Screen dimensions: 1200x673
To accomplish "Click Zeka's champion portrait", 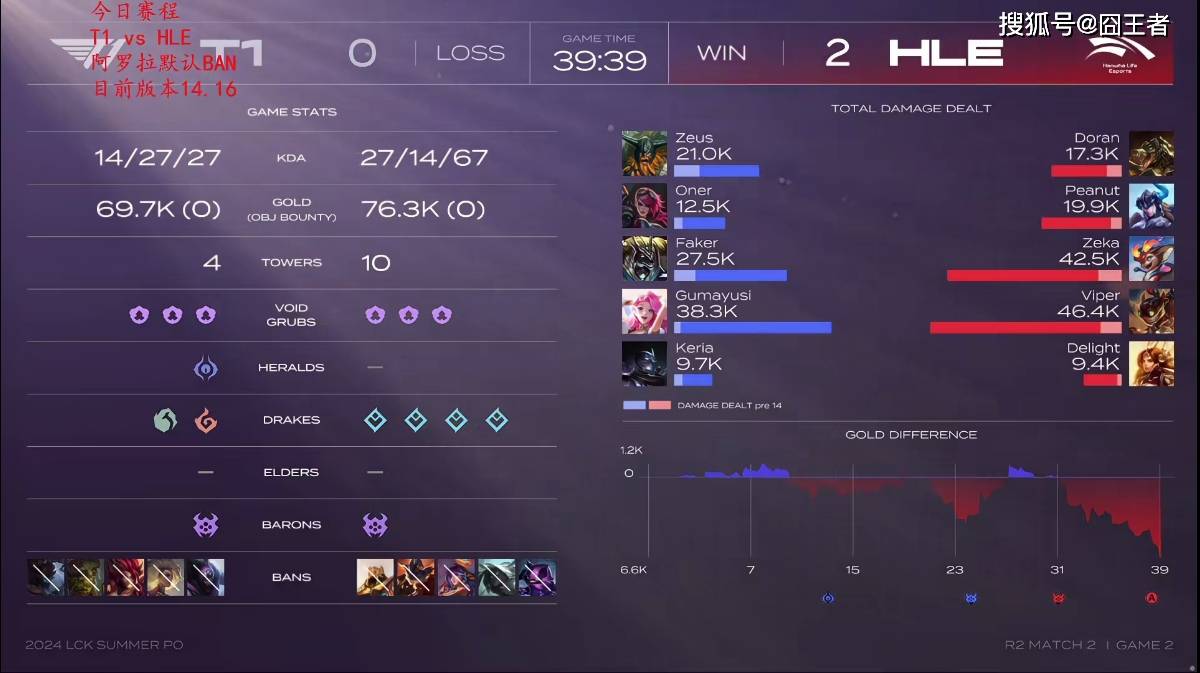I will 1151,259.
